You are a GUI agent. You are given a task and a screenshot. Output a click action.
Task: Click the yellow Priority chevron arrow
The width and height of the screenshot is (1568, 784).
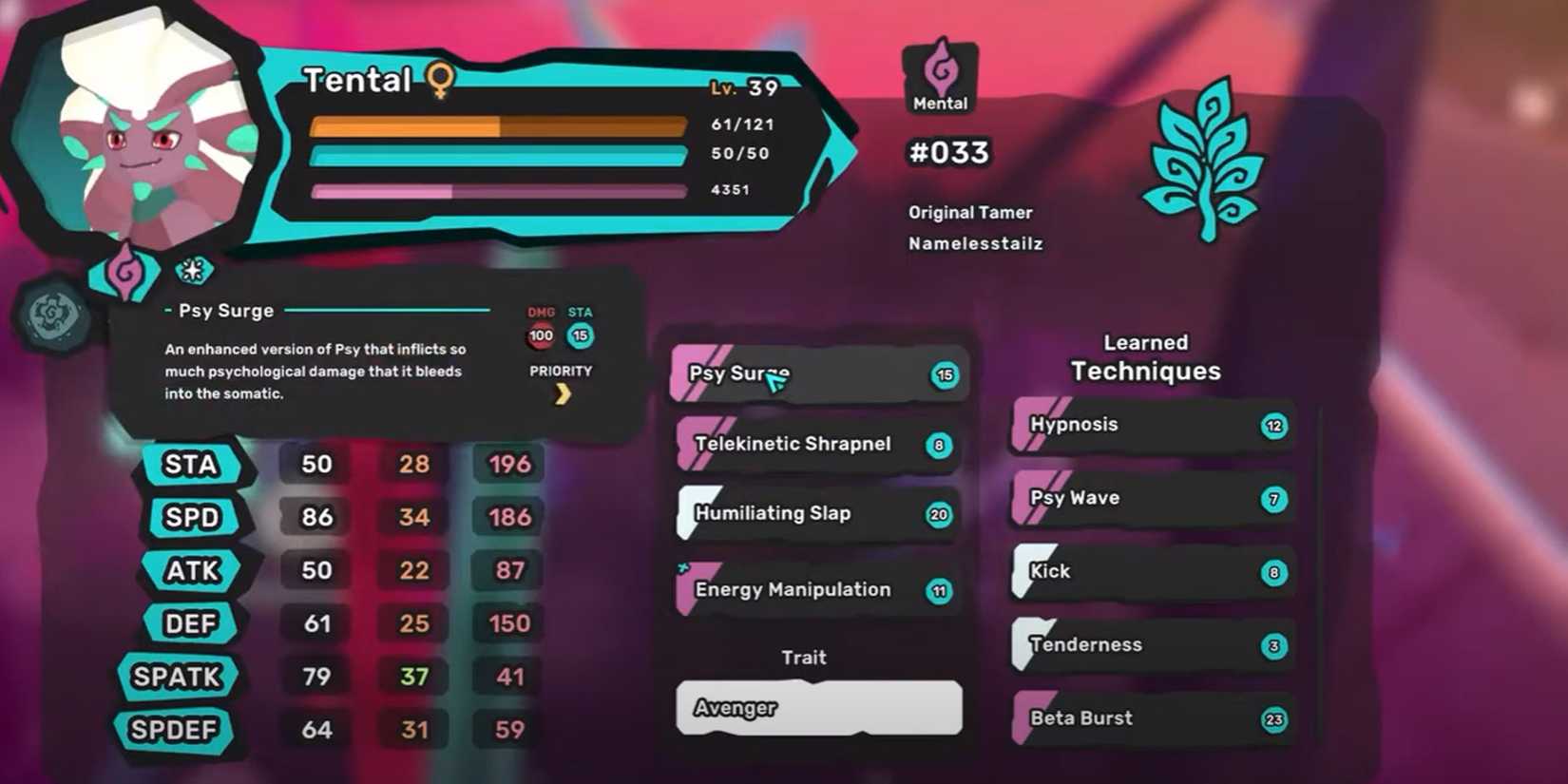[x=563, y=392]
